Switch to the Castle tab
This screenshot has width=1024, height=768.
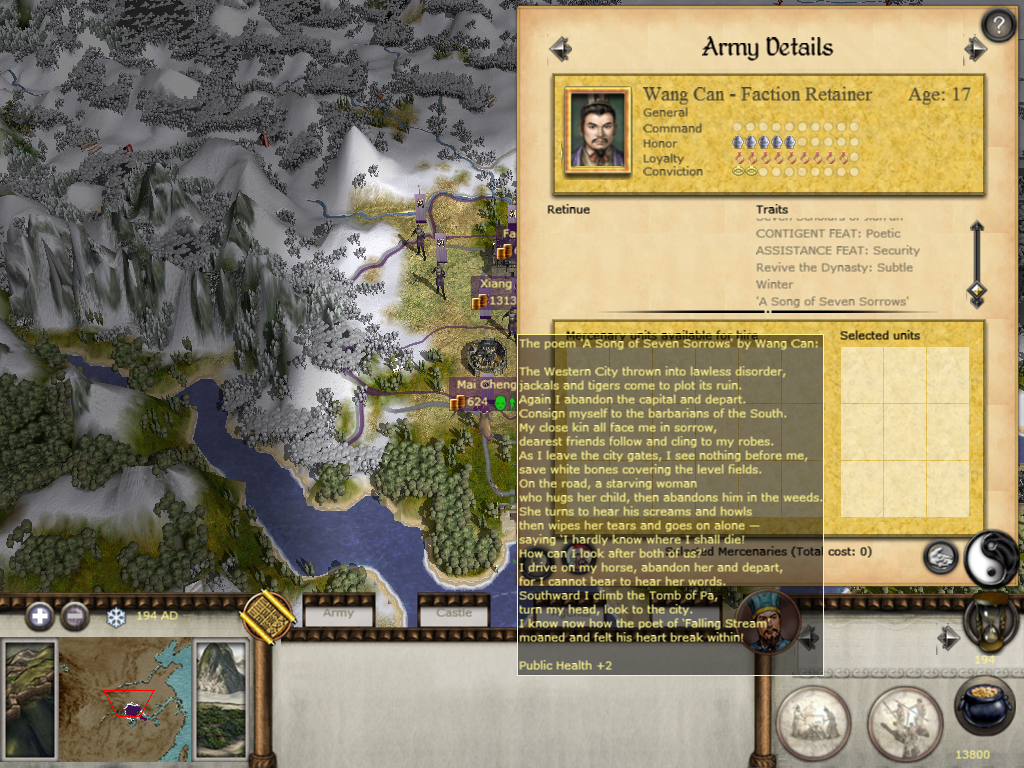(x=453, y=612)
